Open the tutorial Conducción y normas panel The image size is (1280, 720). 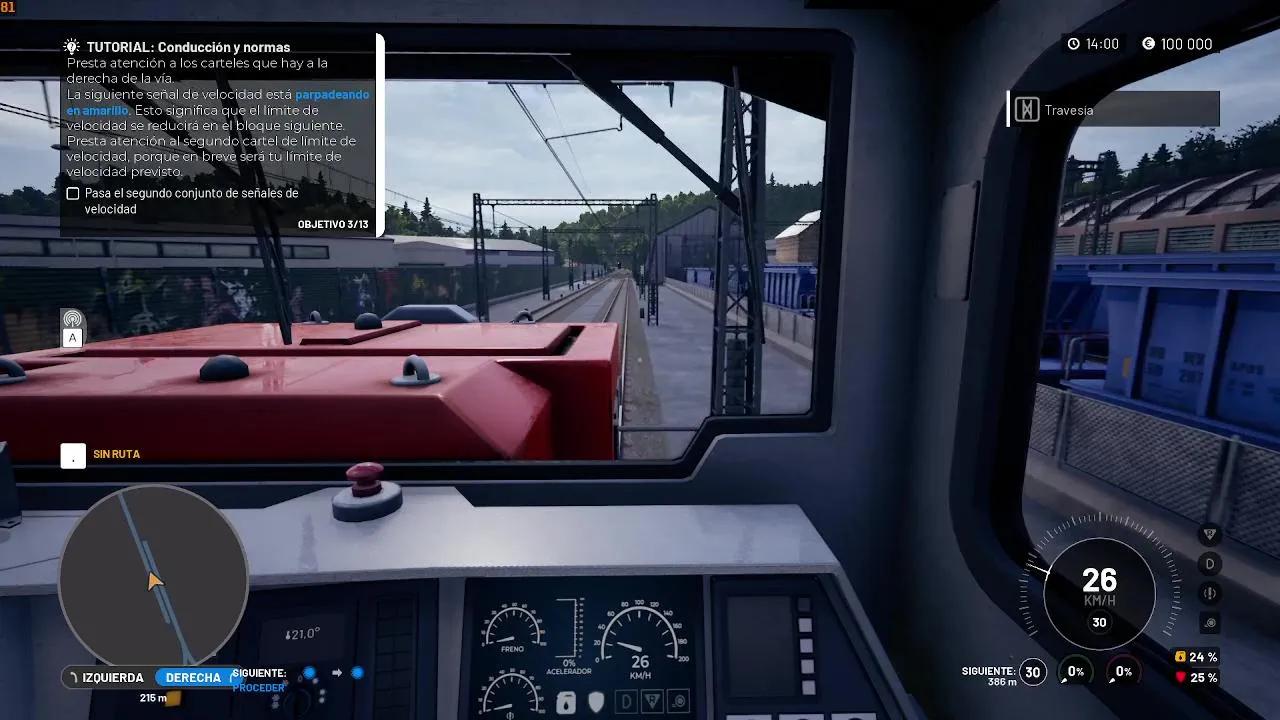[188, 47]
